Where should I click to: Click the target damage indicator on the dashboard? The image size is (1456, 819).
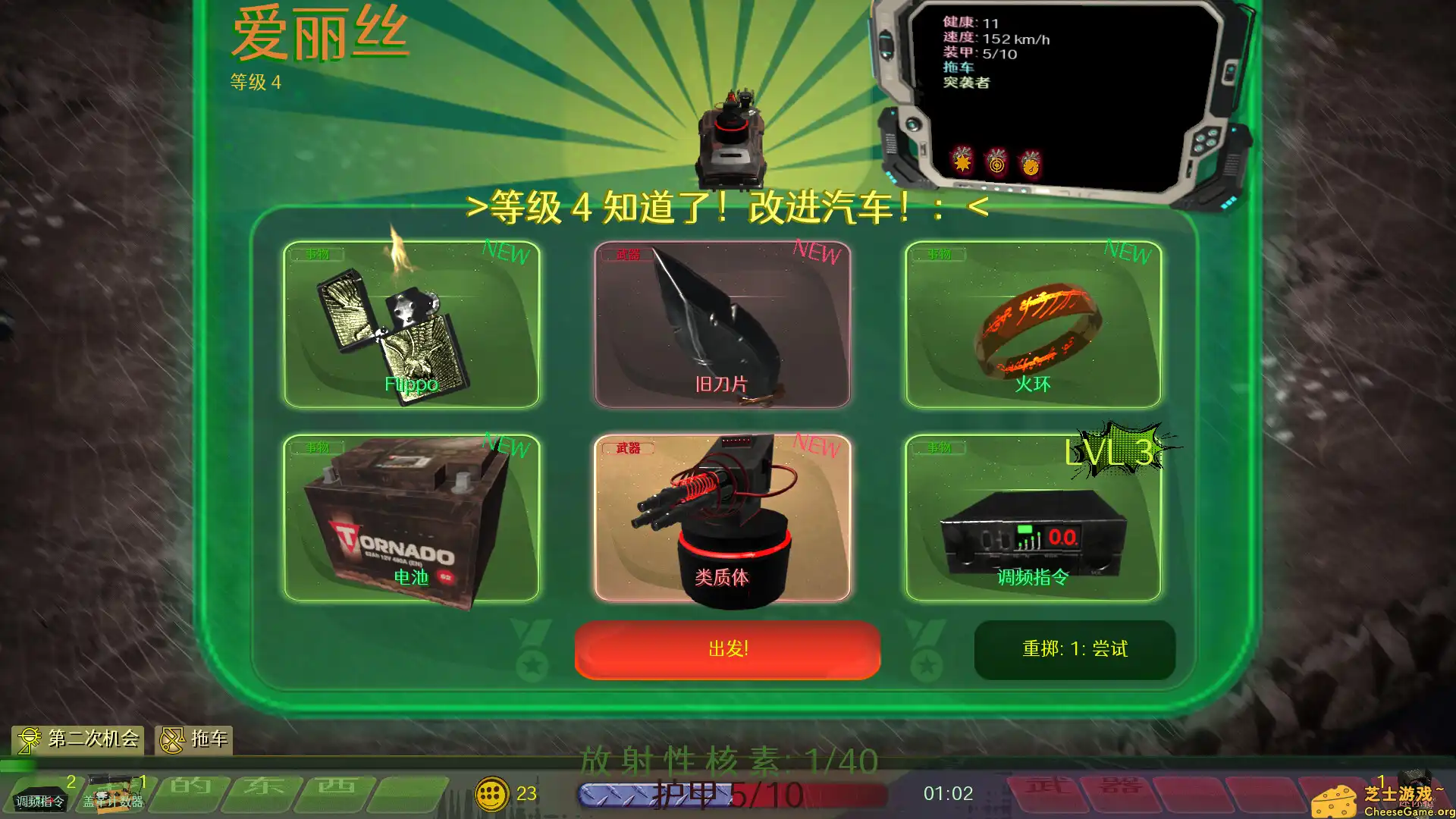[x=996, y=165]
